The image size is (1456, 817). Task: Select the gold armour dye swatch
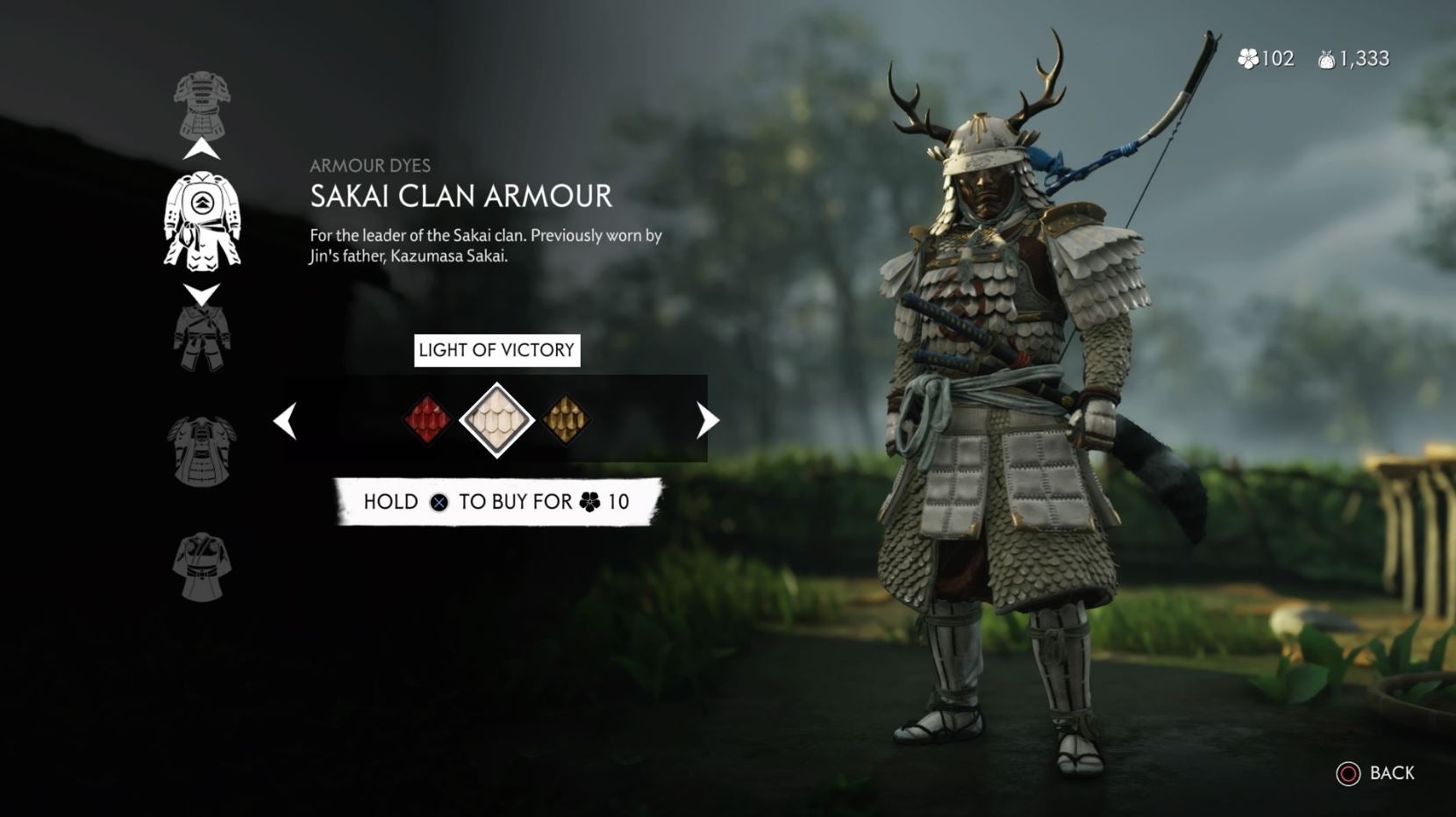(565, 419)
